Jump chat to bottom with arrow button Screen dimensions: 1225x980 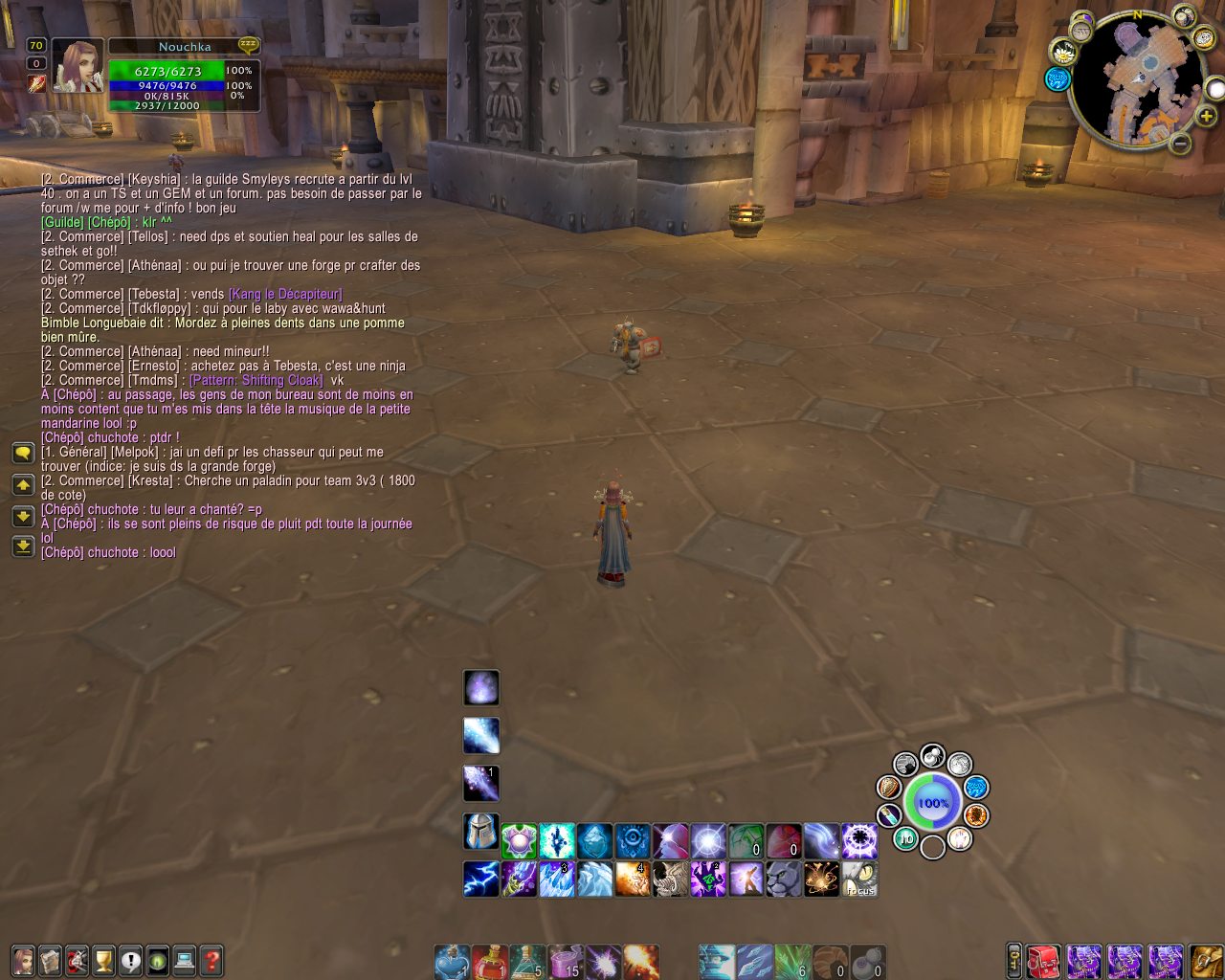(x=23, y=546)
